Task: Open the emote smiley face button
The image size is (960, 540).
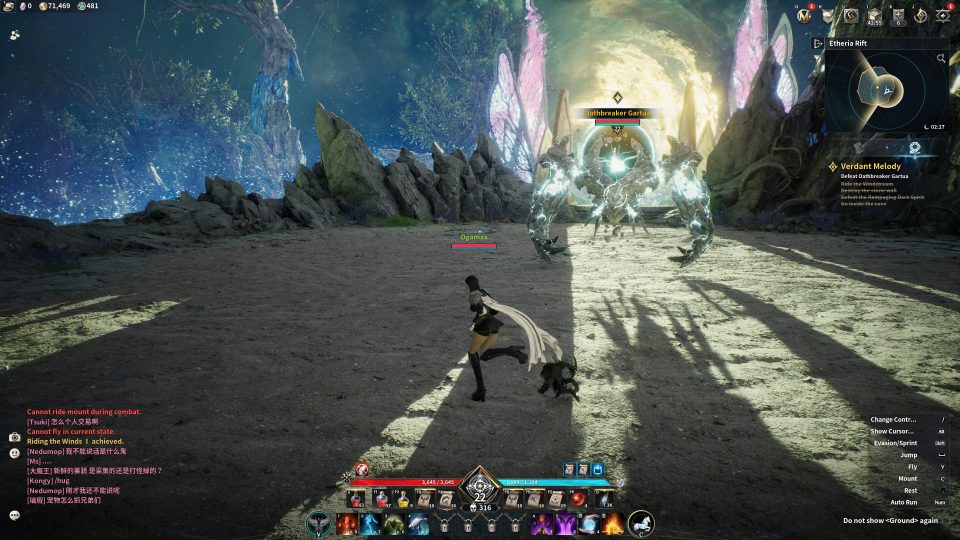Action: pyautogui.click(x=15, y=452)
